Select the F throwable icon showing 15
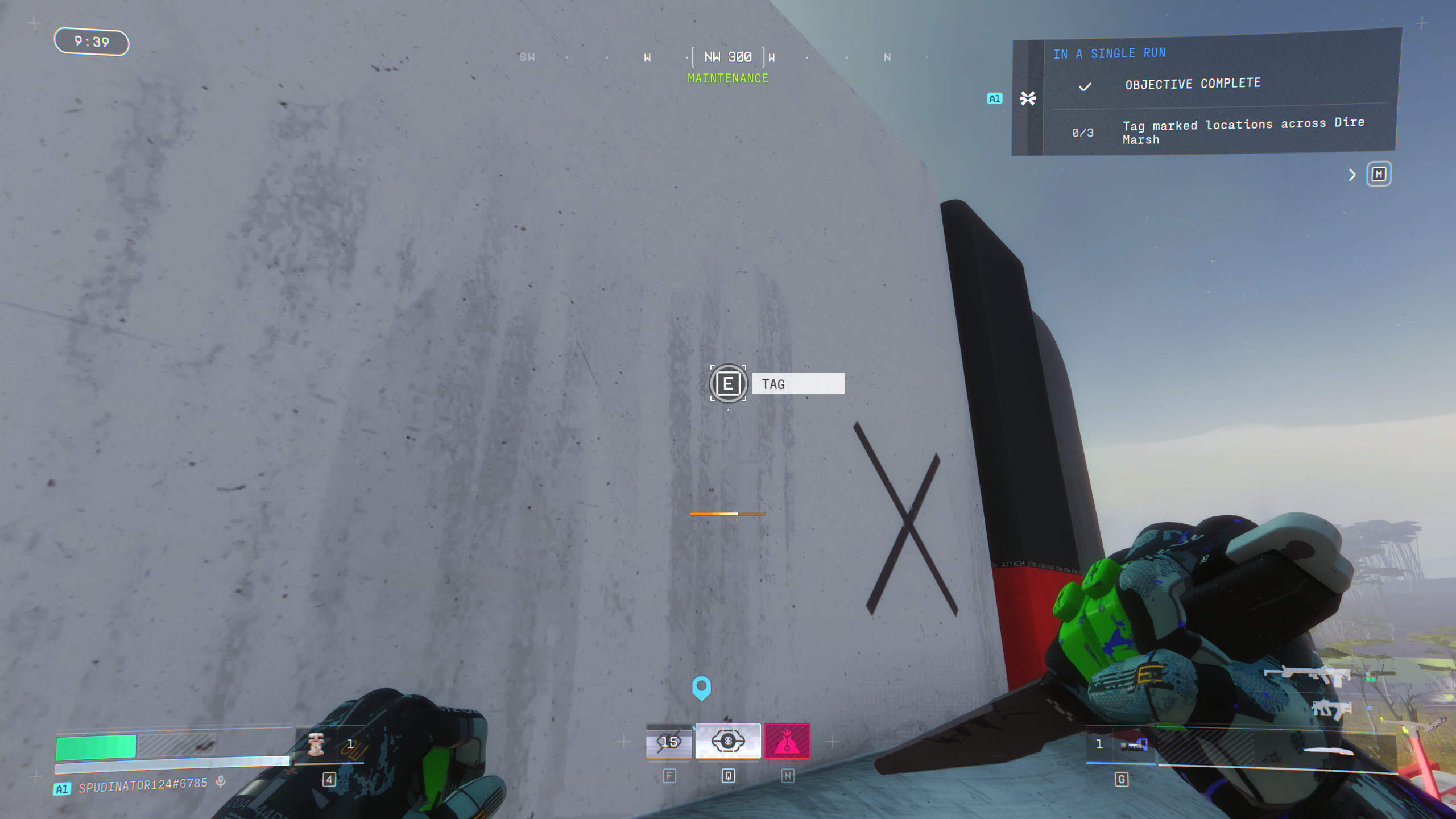 tap(669, 741)
